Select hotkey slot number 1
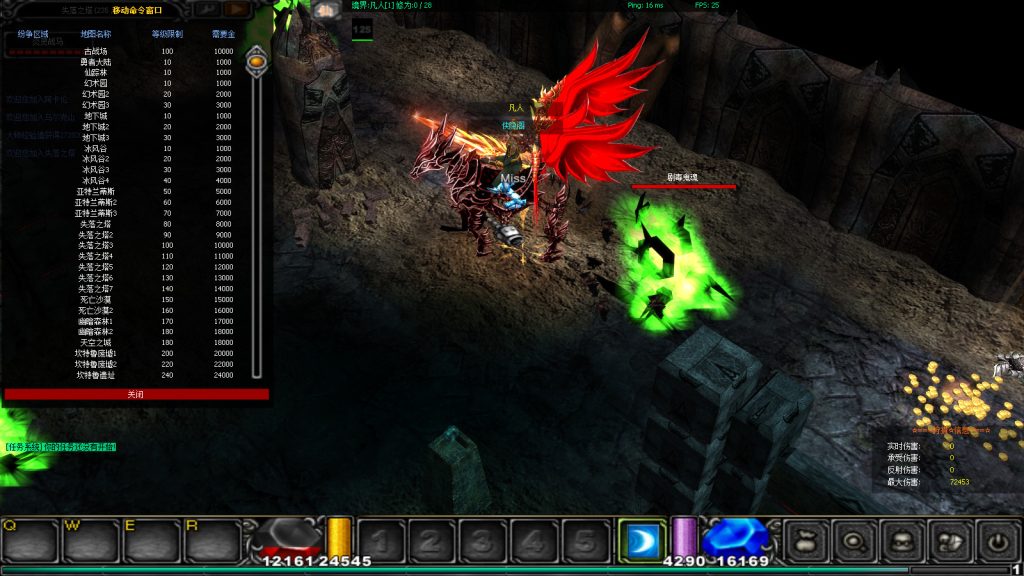The height and width of the screenshot is (576, 1024). click(380, 541)
